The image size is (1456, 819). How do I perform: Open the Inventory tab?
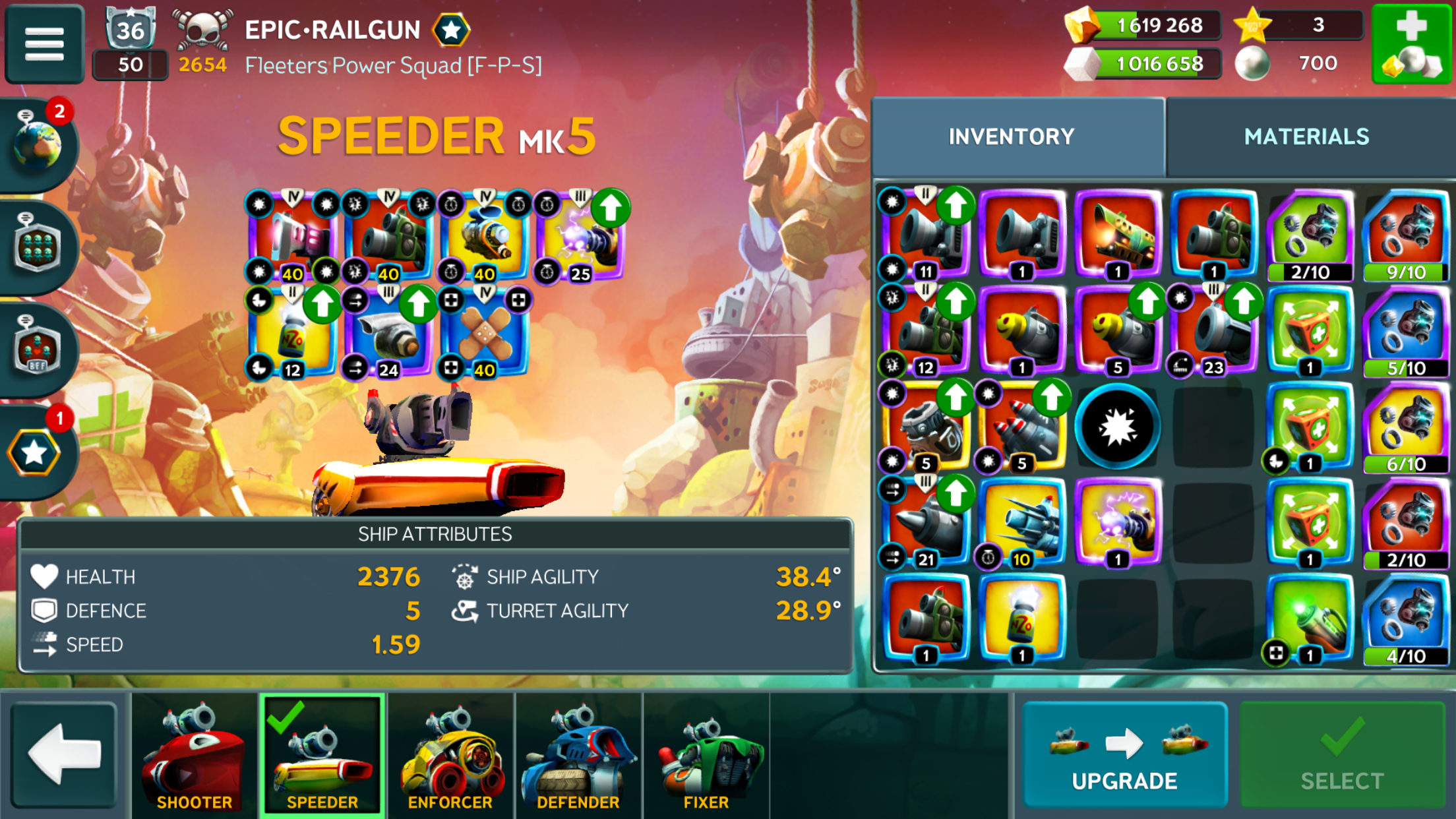coord(1012,136)
